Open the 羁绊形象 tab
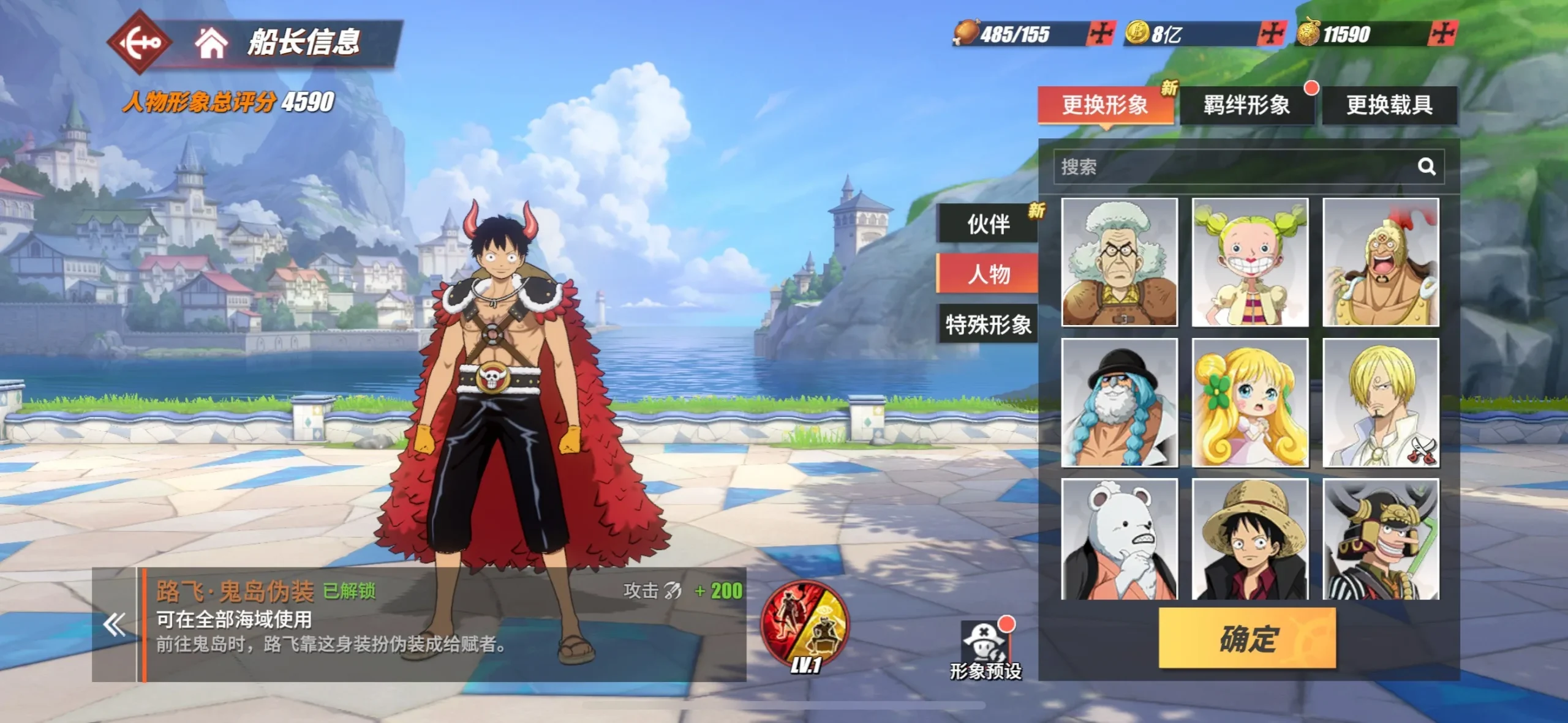The width and height of the screenshot is (1568, 723). point(1246,105)
